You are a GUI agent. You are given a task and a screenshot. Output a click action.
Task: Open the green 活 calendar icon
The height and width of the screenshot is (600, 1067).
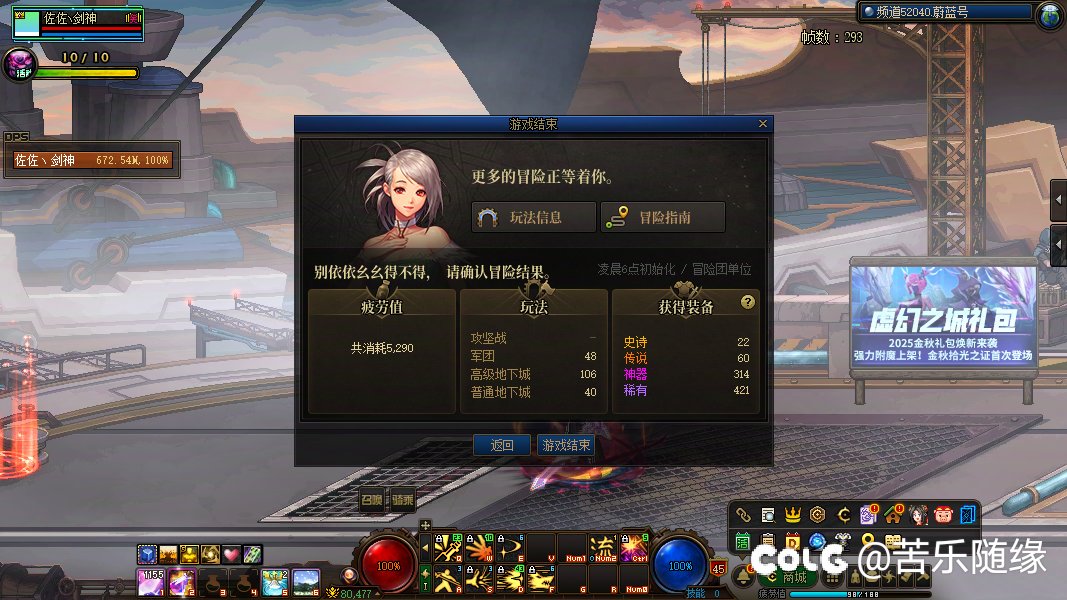point(743,542)
